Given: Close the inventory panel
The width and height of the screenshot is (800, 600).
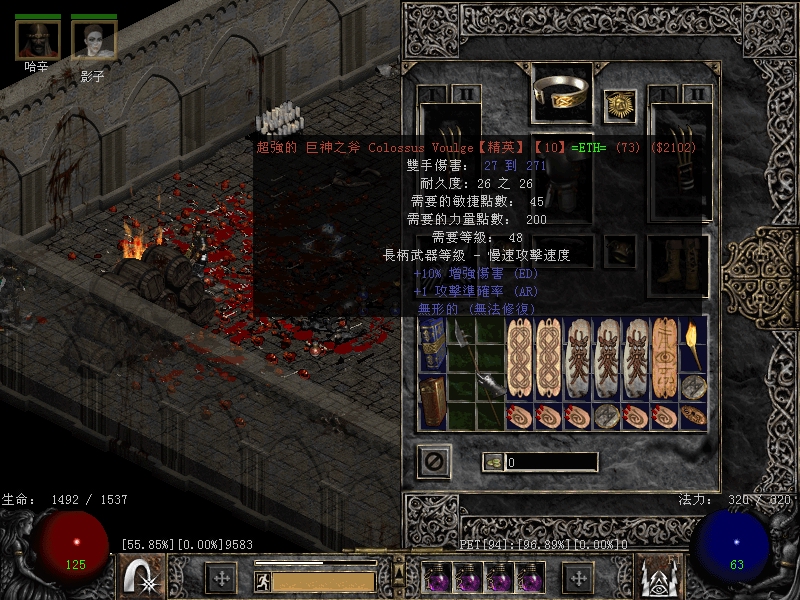Looking at the screenshot, I should coord(434,461).
